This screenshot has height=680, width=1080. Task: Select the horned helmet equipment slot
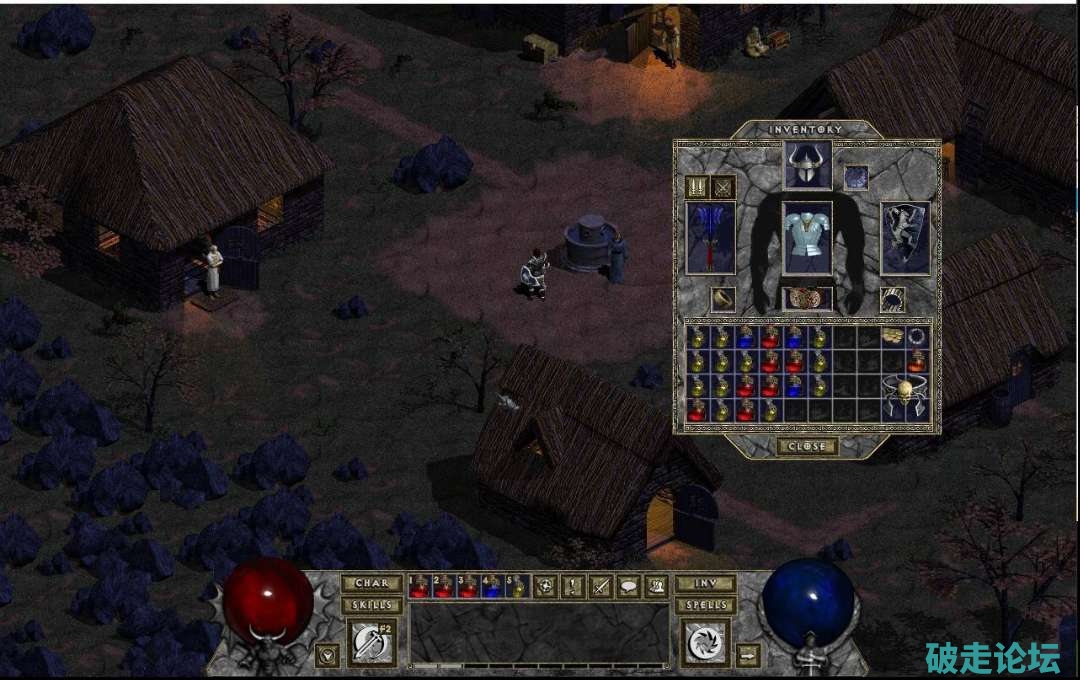807,165
